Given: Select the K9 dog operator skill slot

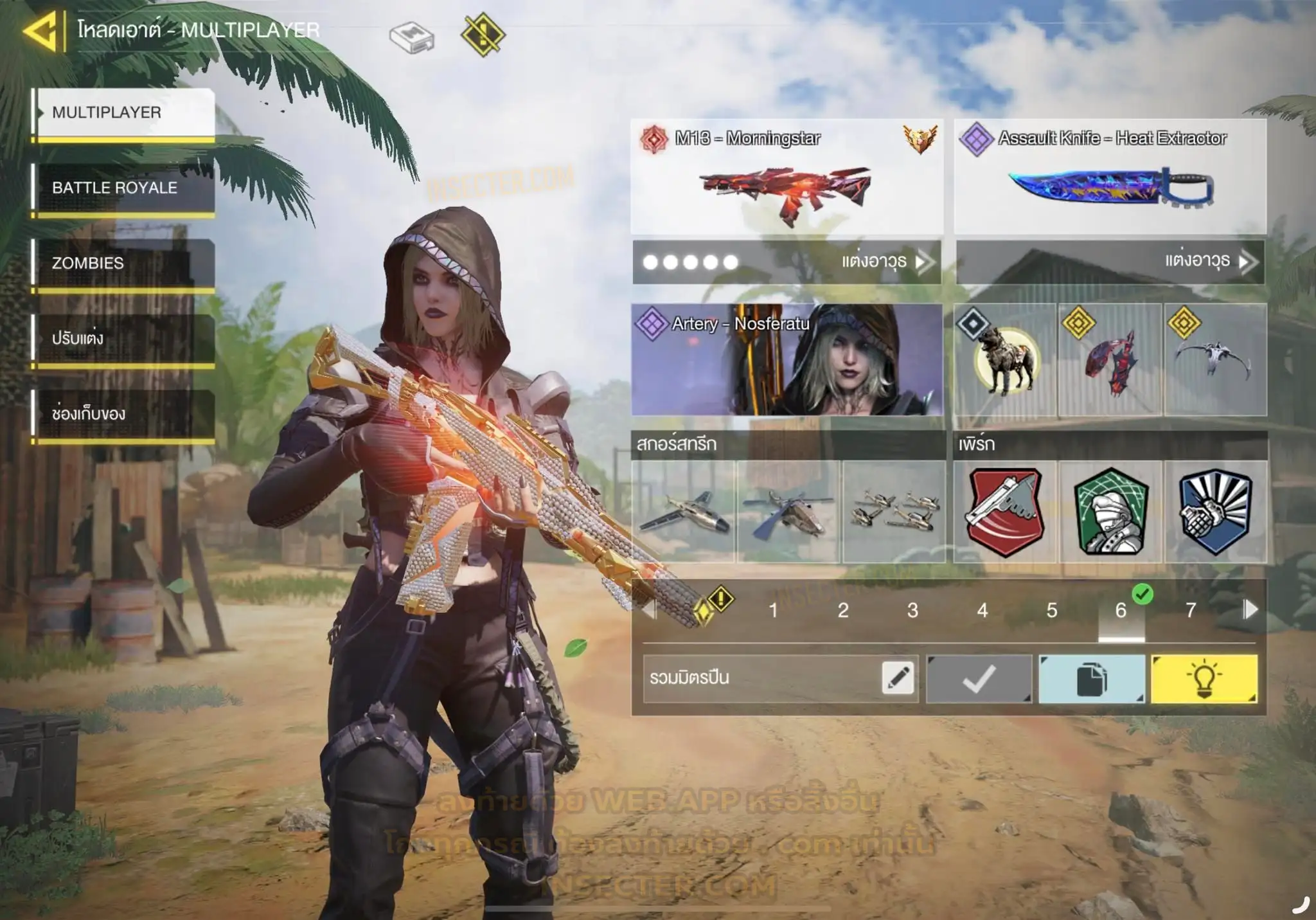Looking at the screenshot, I should click(x=1006, y=360).
